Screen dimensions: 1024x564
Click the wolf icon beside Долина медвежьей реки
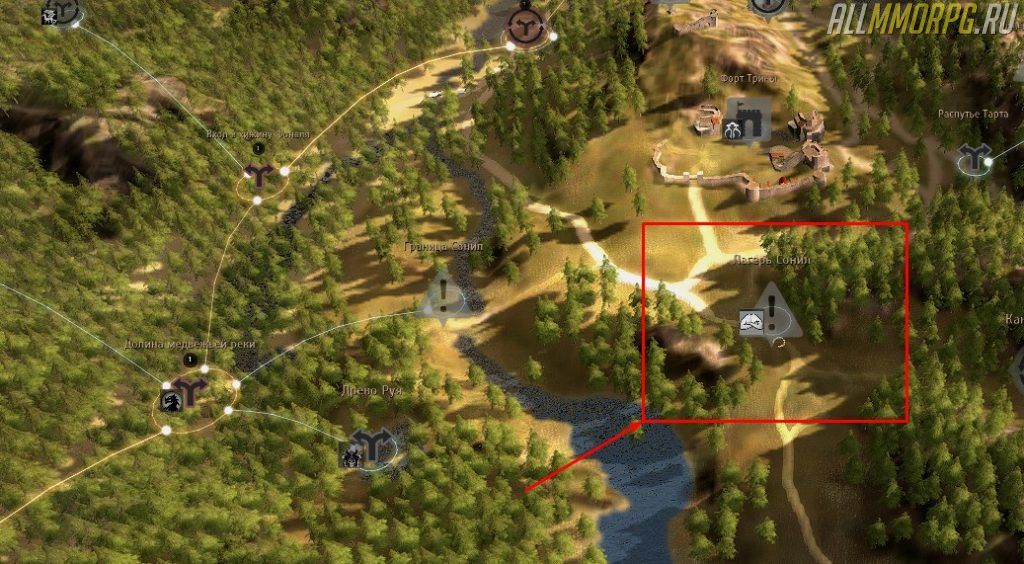(170, 401)
